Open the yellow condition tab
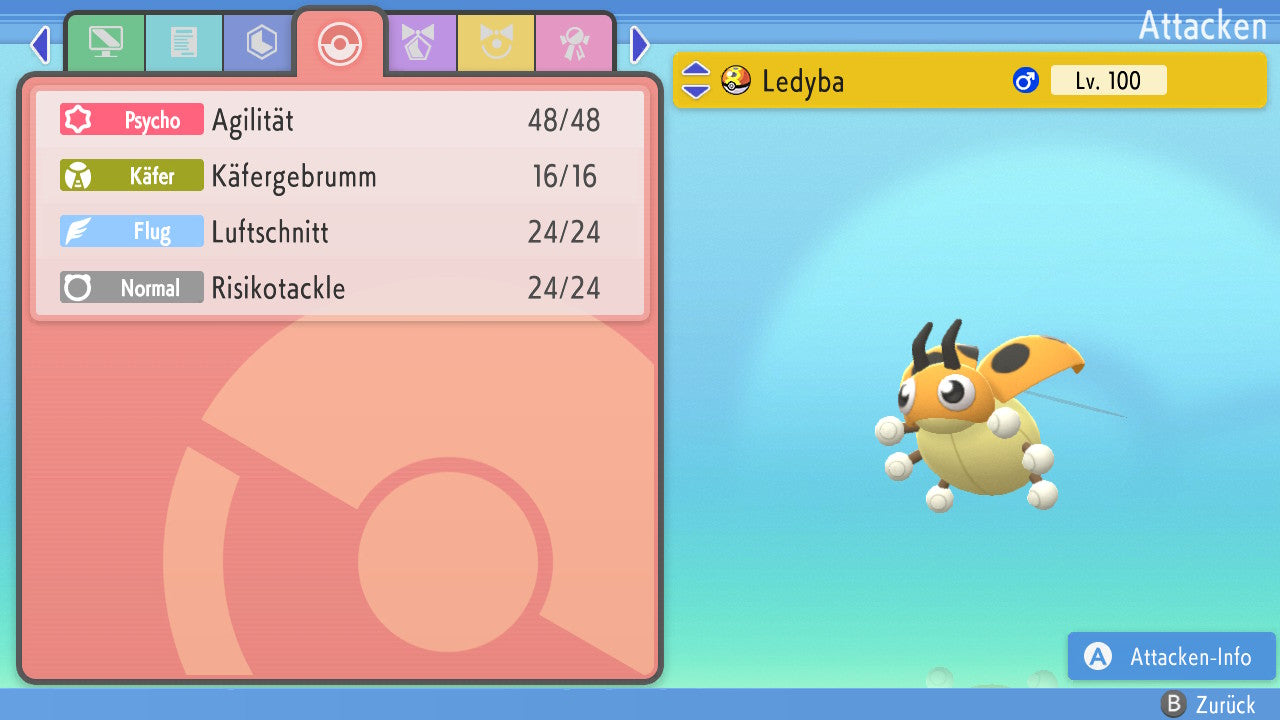The width and height of the screenshot is (1280, 720). pyautogui.click(x=497, y=43)
